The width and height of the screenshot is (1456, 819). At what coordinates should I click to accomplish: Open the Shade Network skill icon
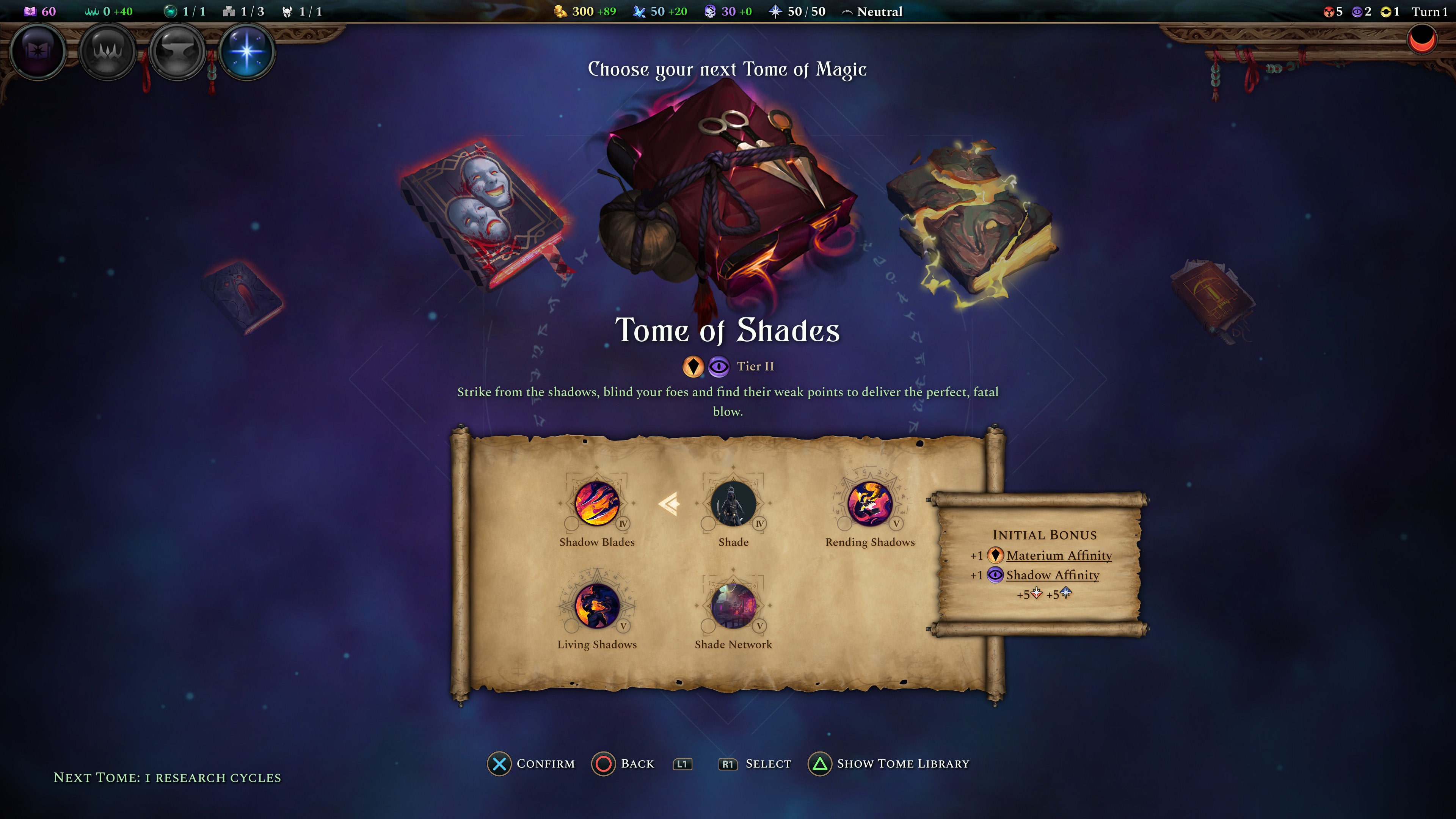point(733,606)
